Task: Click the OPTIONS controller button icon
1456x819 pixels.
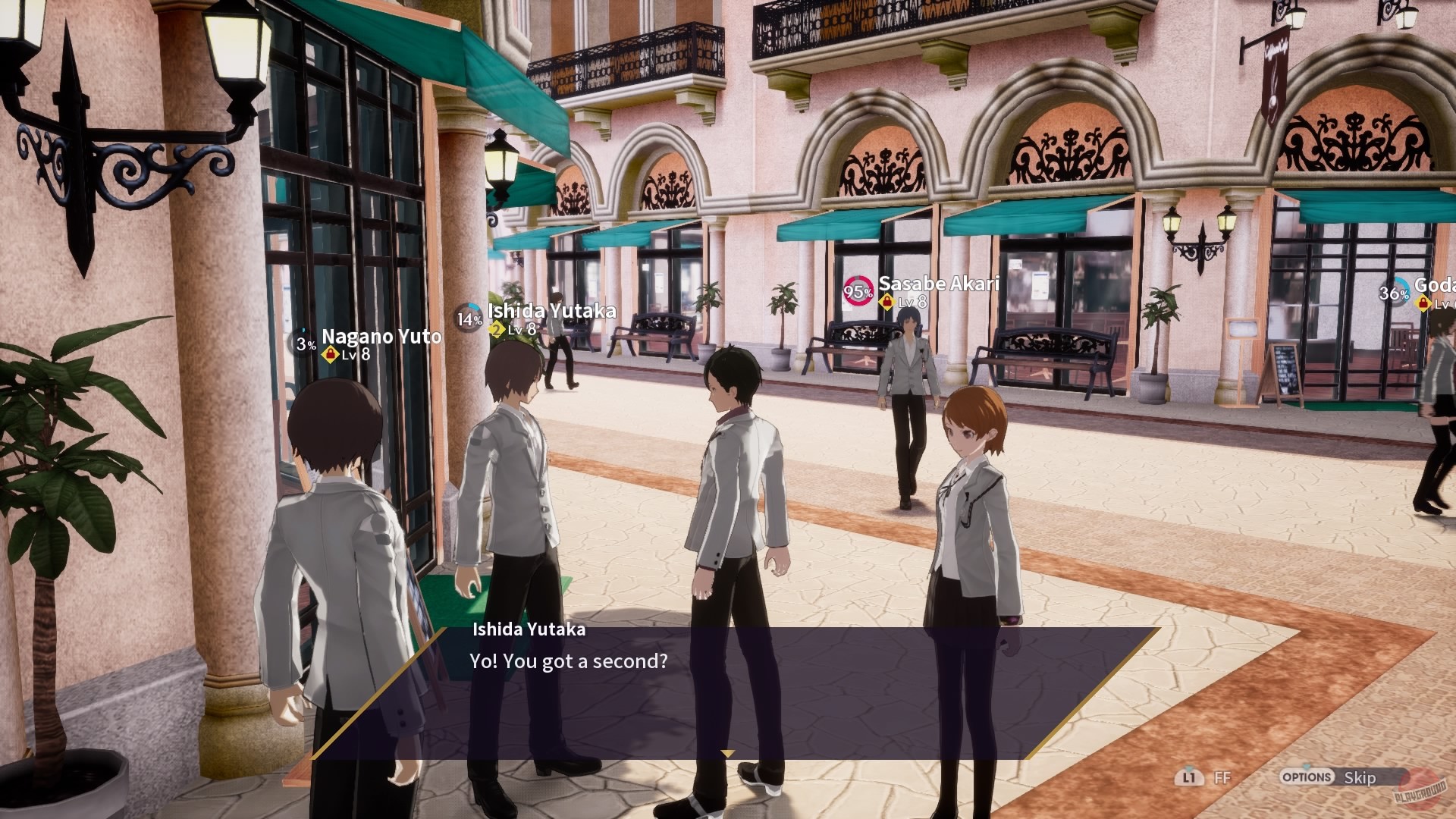Action: pyautogui.click(x=1307, y=777)
